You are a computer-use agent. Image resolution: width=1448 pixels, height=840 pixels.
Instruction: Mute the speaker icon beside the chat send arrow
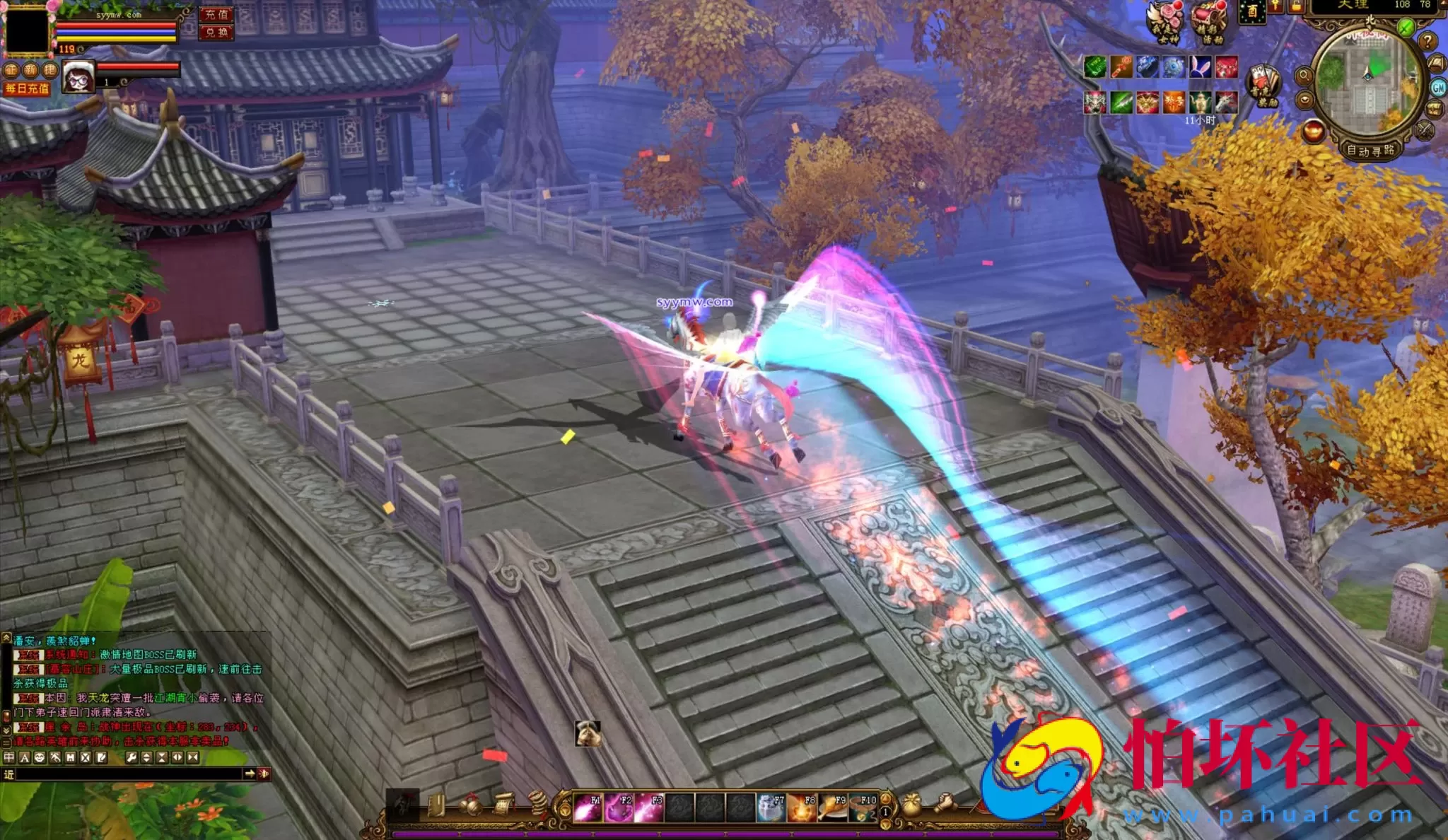click(262, 774)
